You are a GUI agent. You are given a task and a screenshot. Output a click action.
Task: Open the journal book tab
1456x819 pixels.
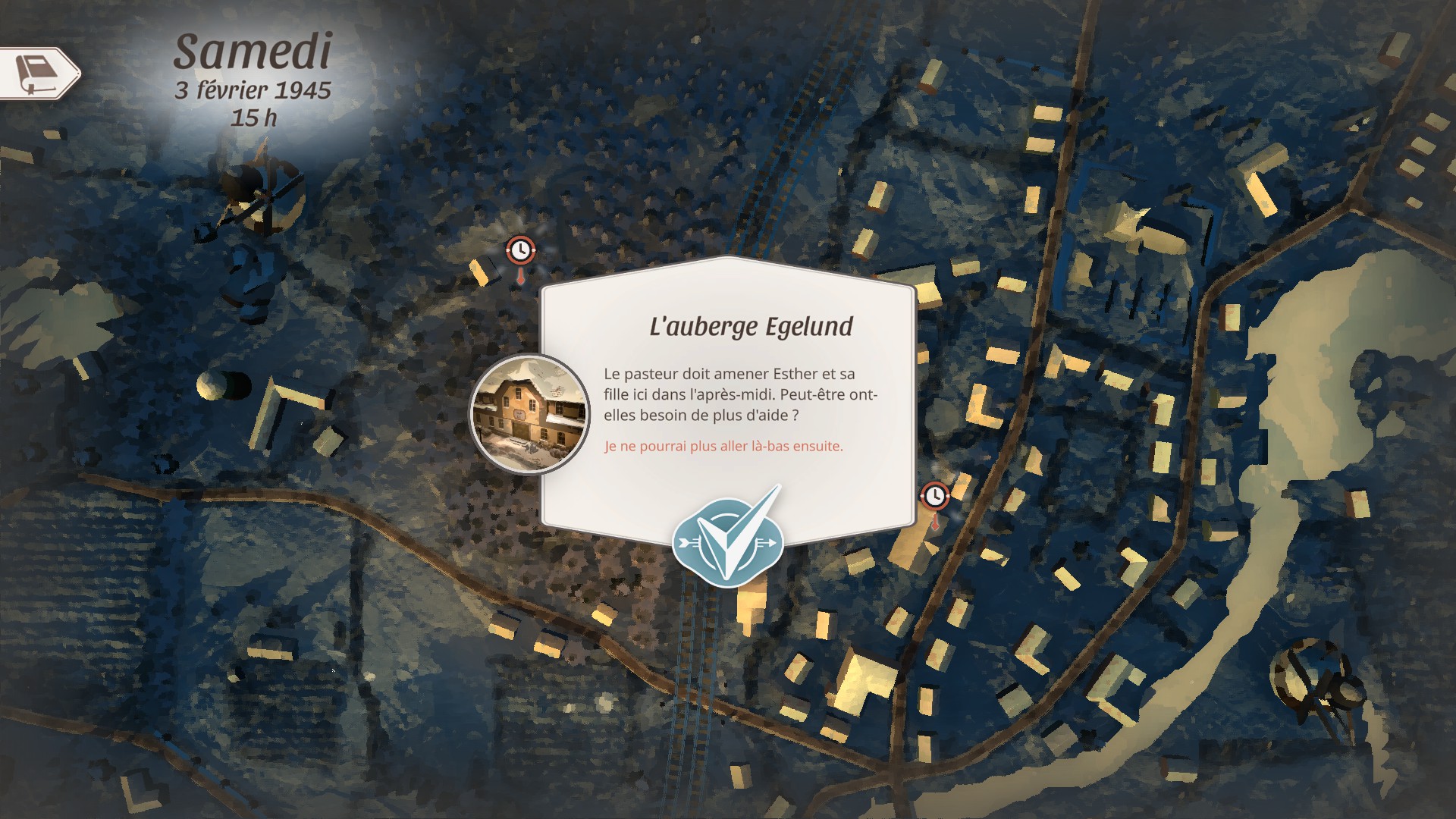39,73
